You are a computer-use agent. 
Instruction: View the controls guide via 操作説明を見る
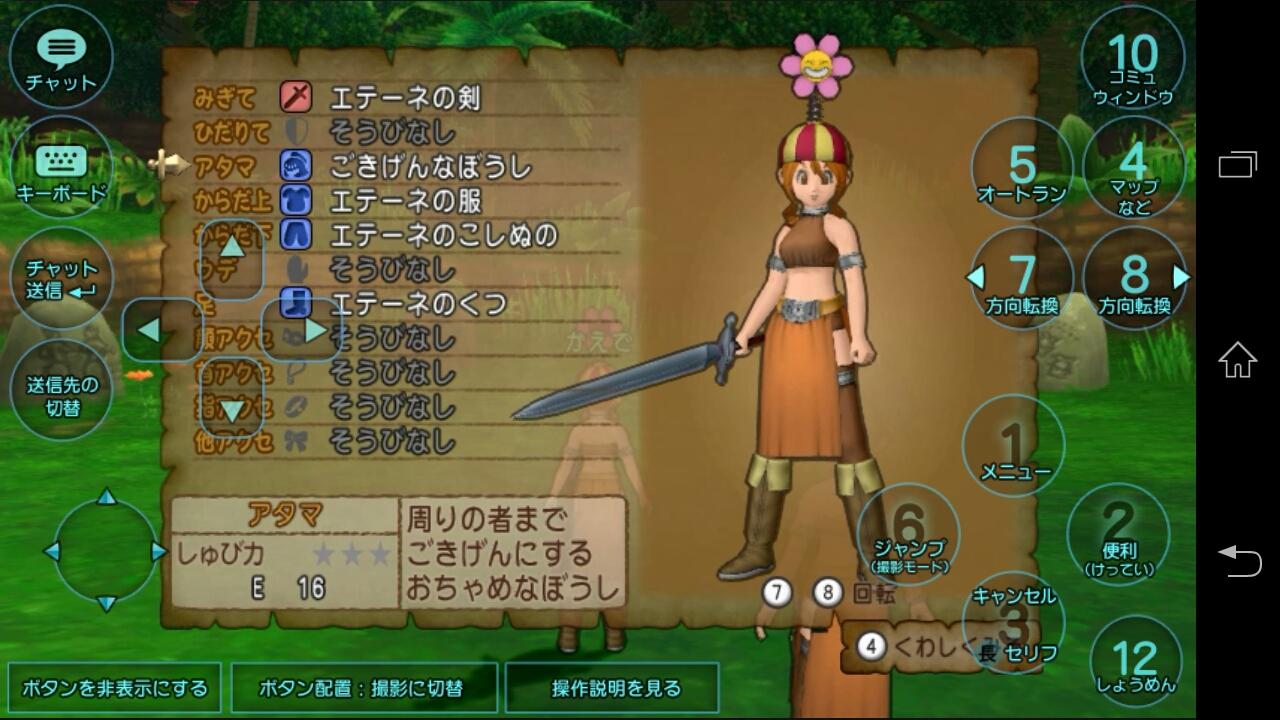613,689
